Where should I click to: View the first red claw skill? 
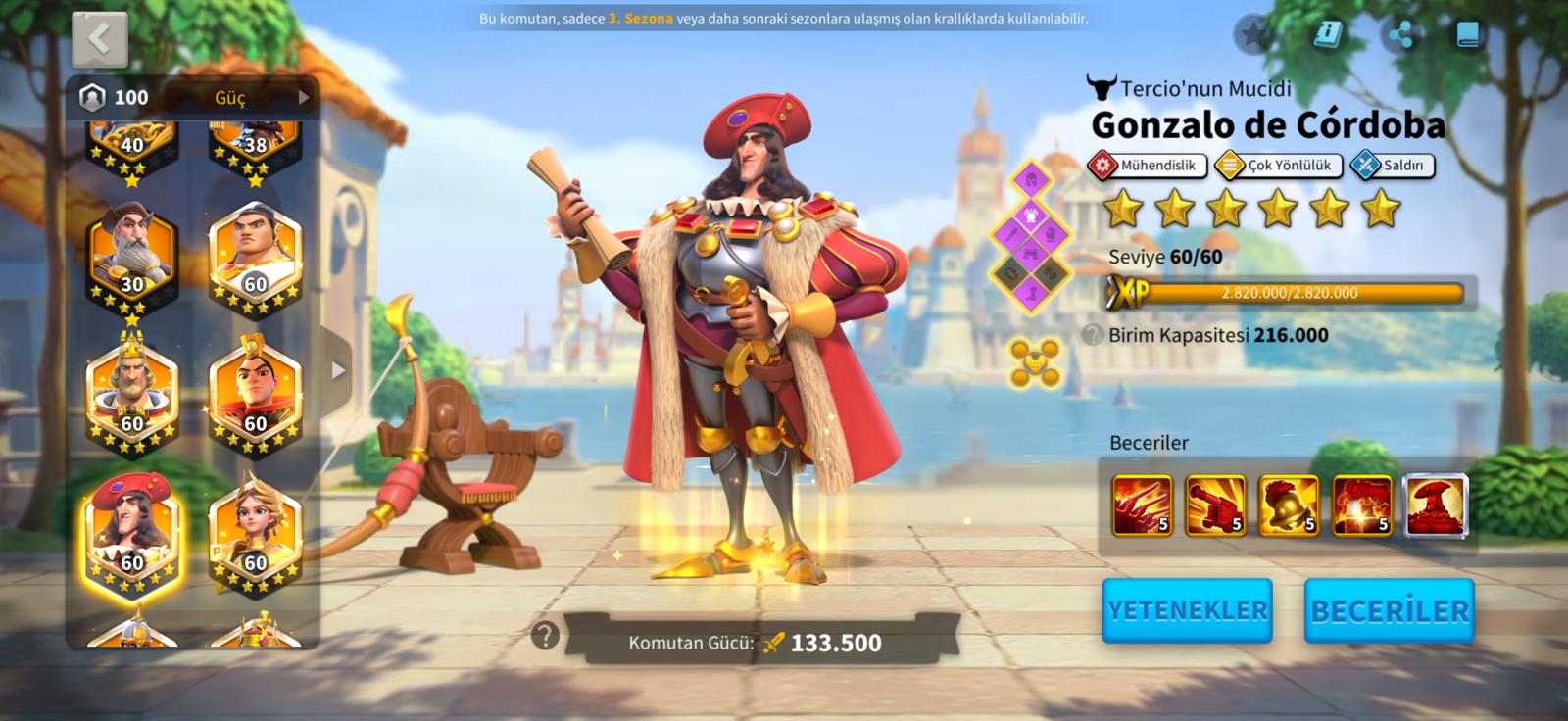(1142, 505)
